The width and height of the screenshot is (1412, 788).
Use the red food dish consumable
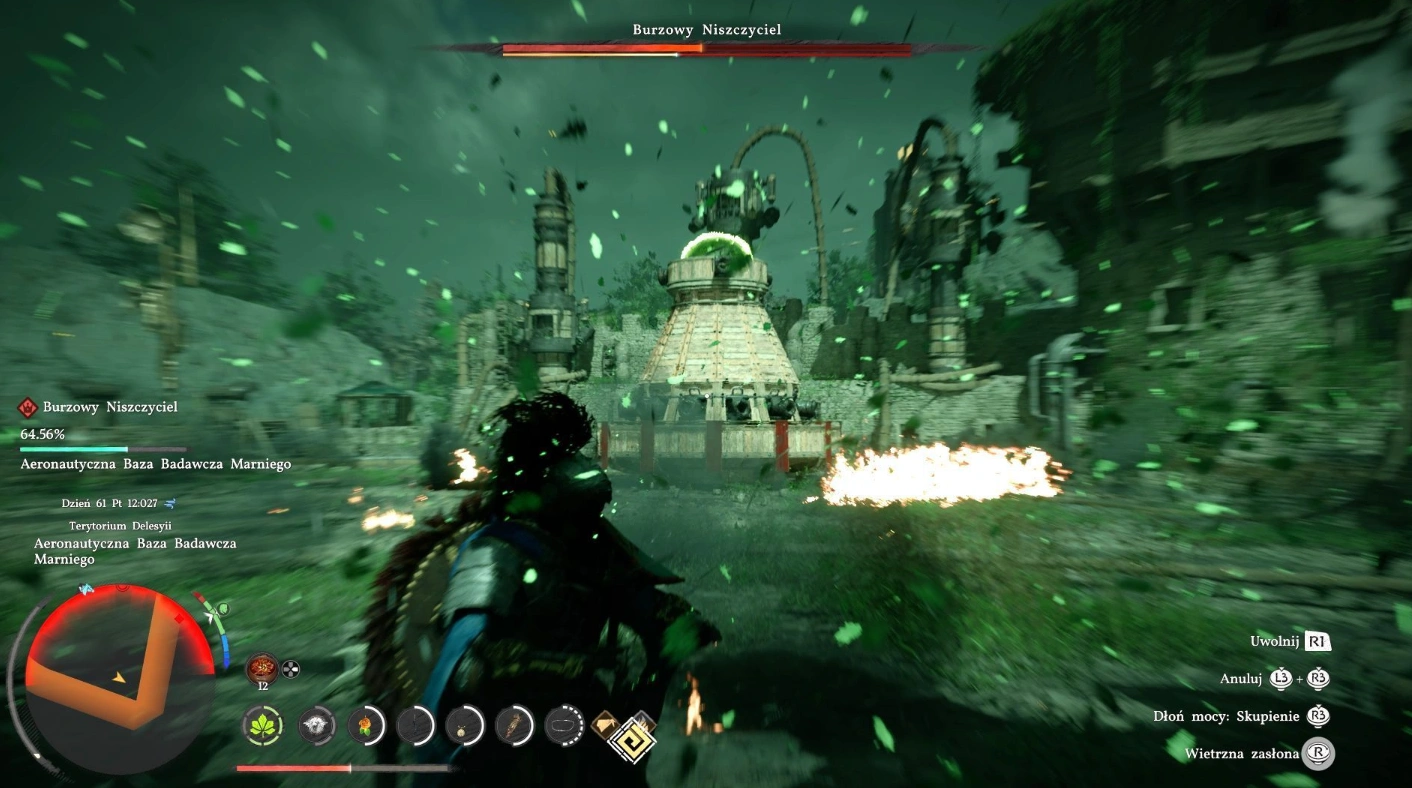tap(264, 668)
